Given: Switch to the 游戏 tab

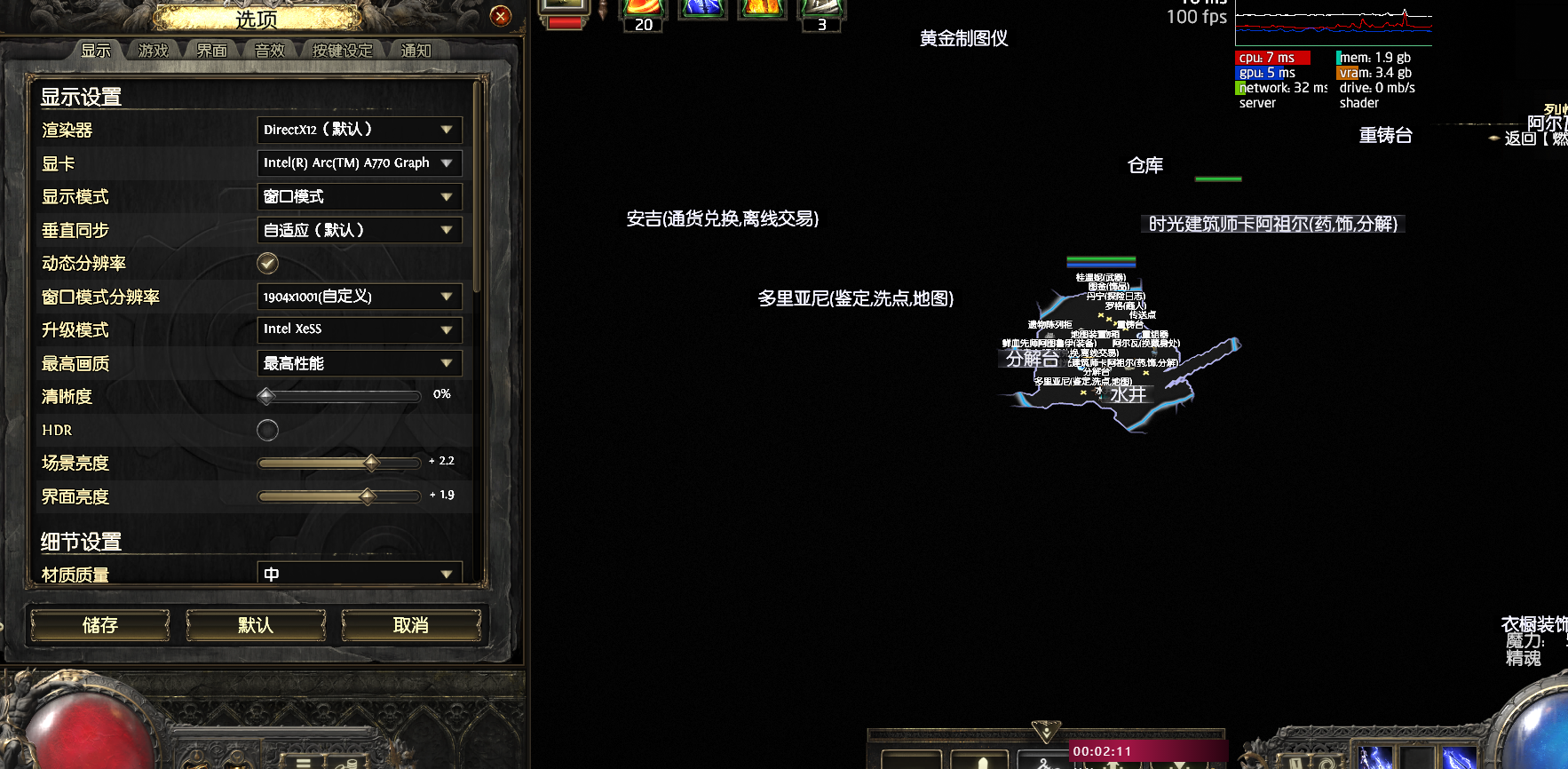Looking at the screenshot, I should (x=154, y=51).
